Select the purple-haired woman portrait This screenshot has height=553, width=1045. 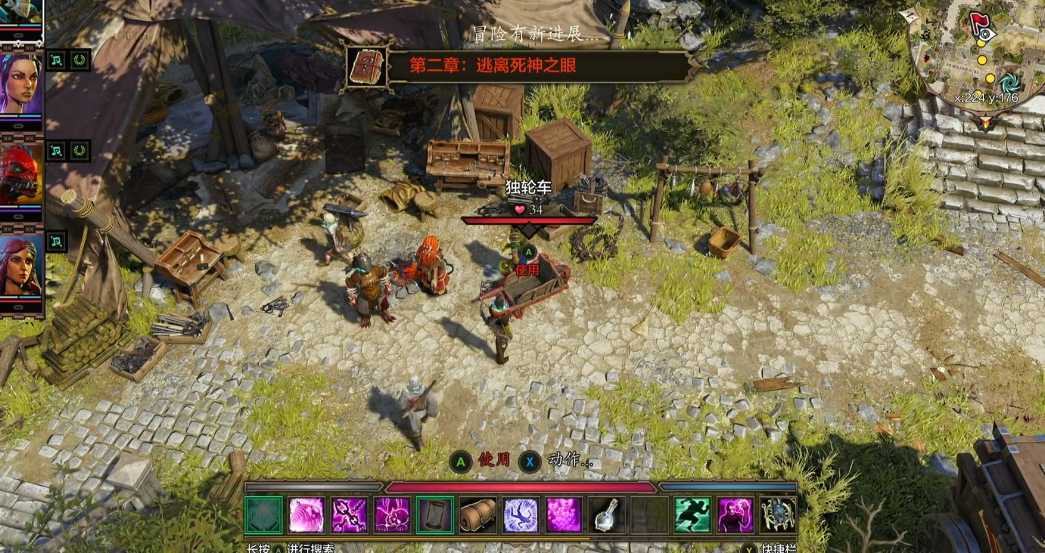pyautogui.click(x=21, y=83)
